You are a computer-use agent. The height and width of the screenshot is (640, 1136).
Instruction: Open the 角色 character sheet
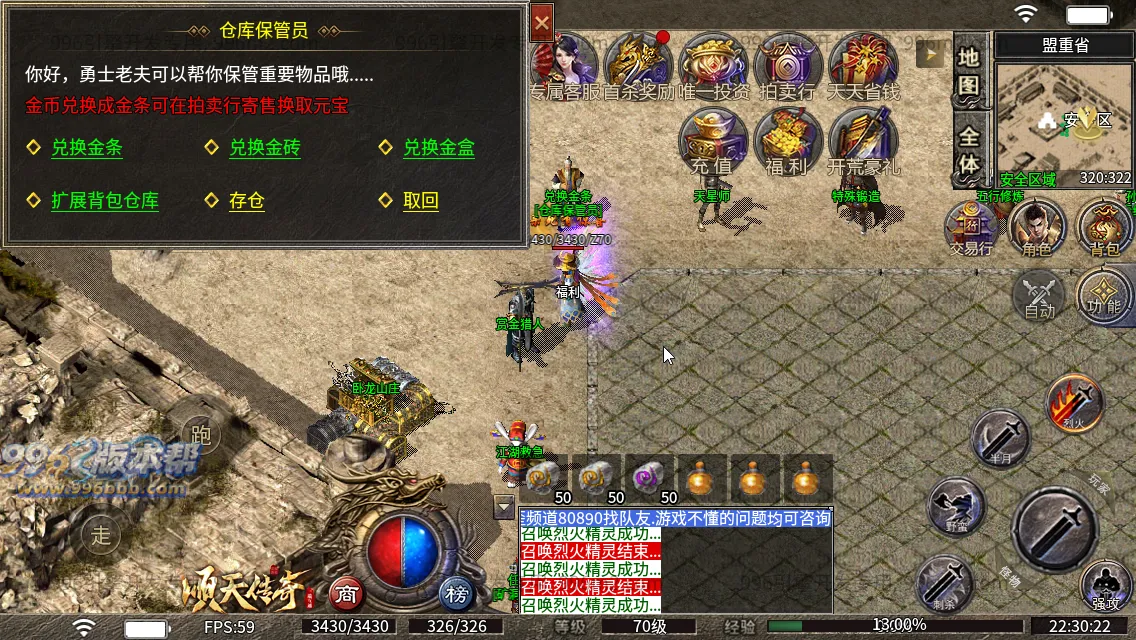[x=1037, y=226]
